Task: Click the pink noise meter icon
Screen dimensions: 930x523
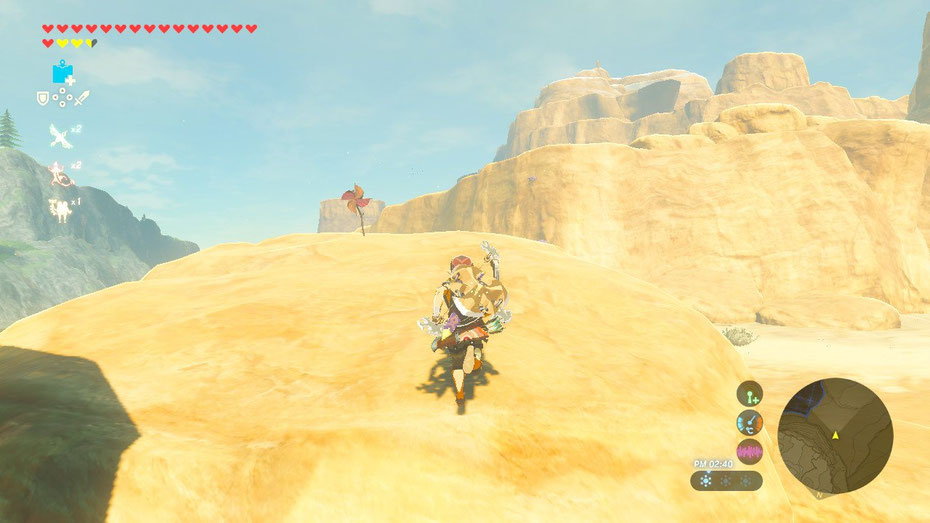Action: [x=749, y=451]
